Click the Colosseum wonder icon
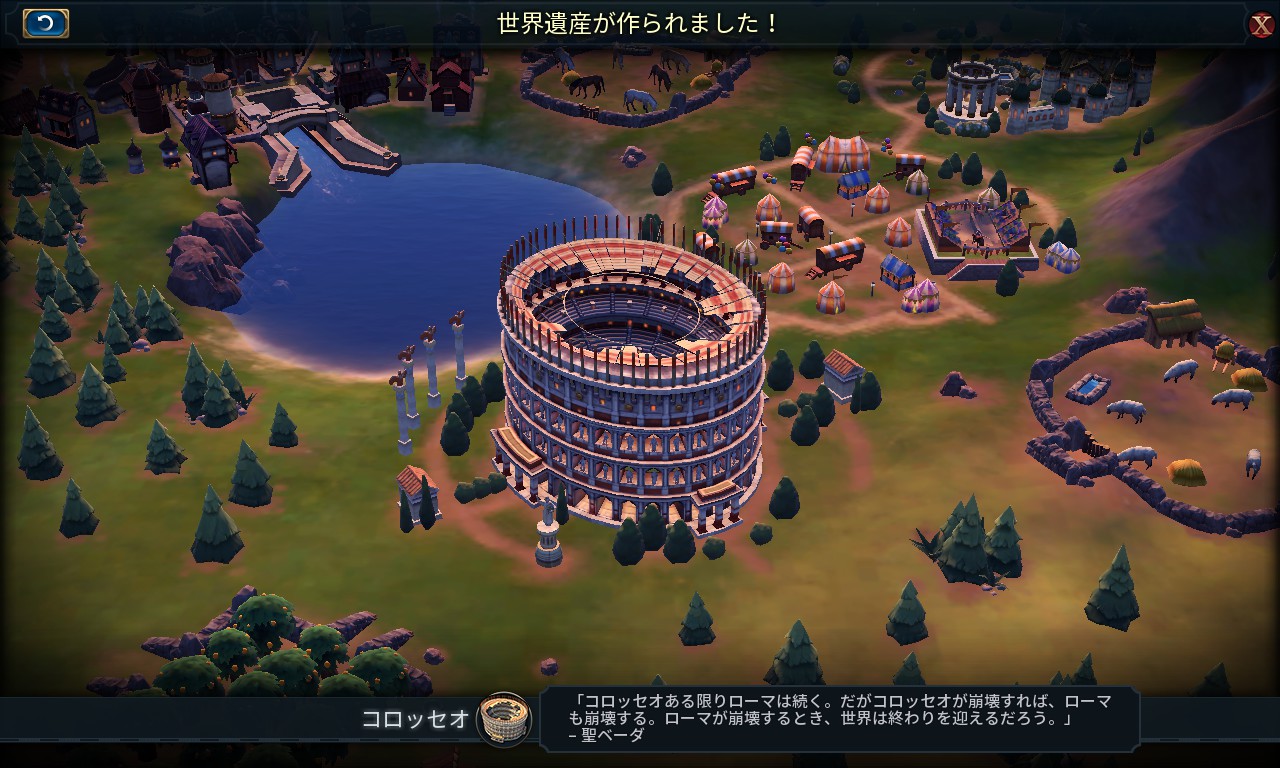The image size is (1280, 768). 503,718
